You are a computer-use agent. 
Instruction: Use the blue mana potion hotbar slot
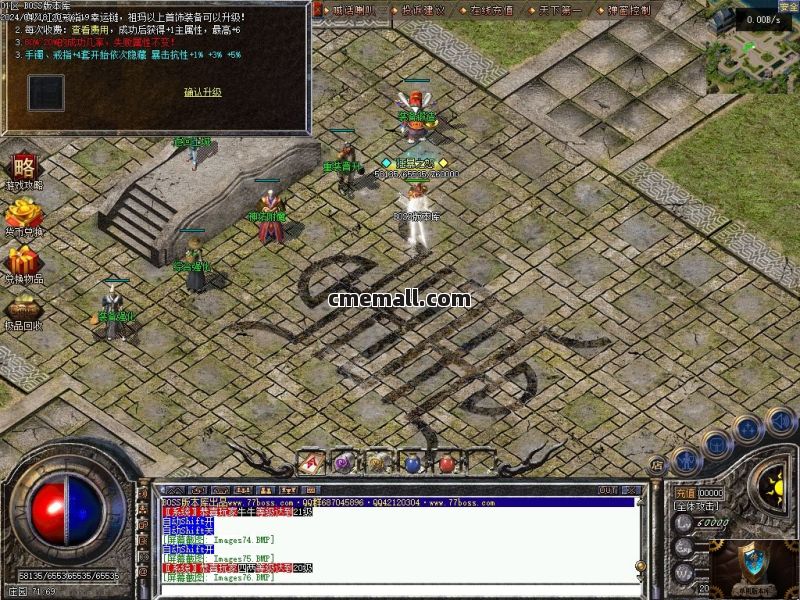coord(411,463)
